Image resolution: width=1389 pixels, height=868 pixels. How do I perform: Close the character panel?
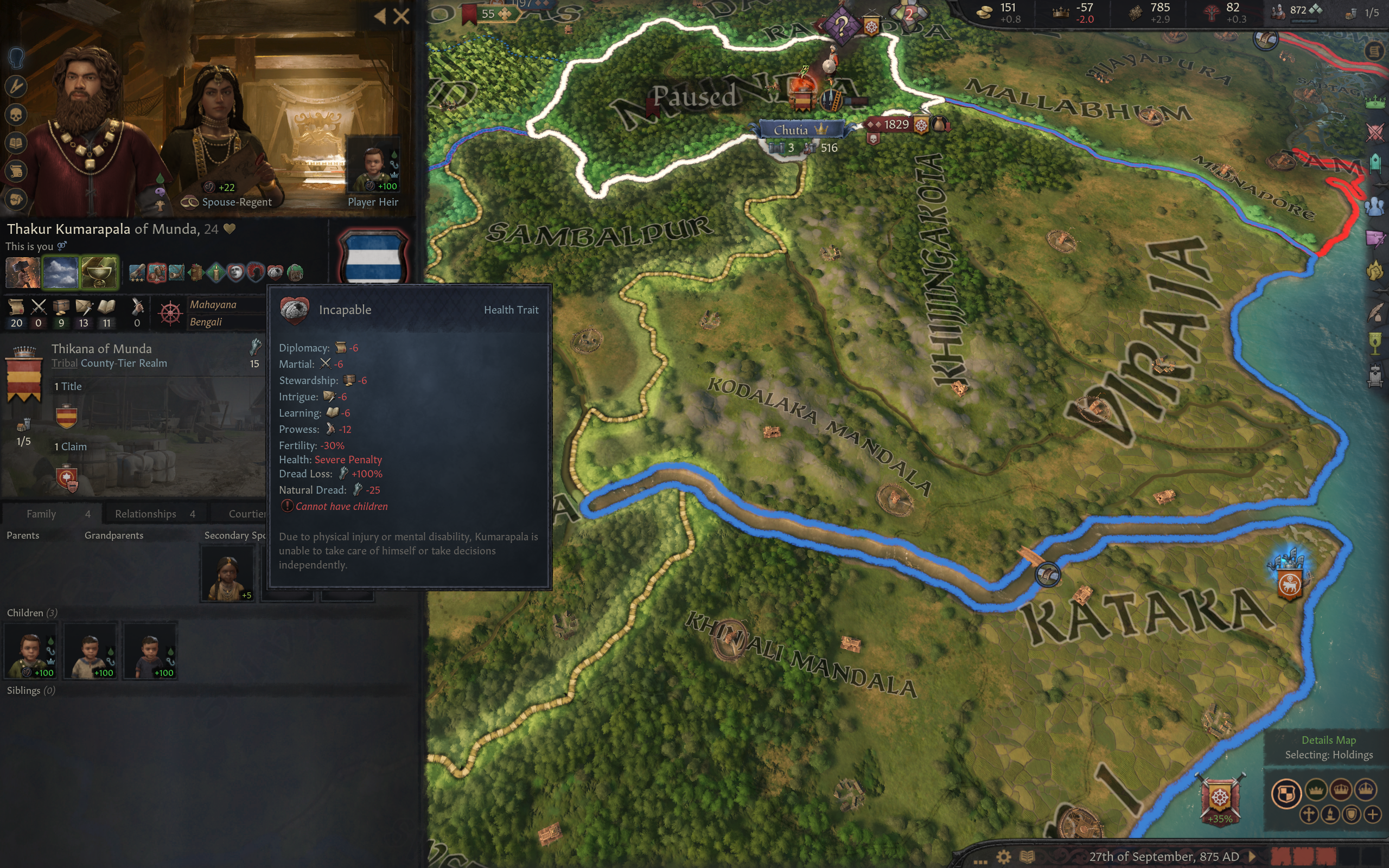tap(401, 16)
